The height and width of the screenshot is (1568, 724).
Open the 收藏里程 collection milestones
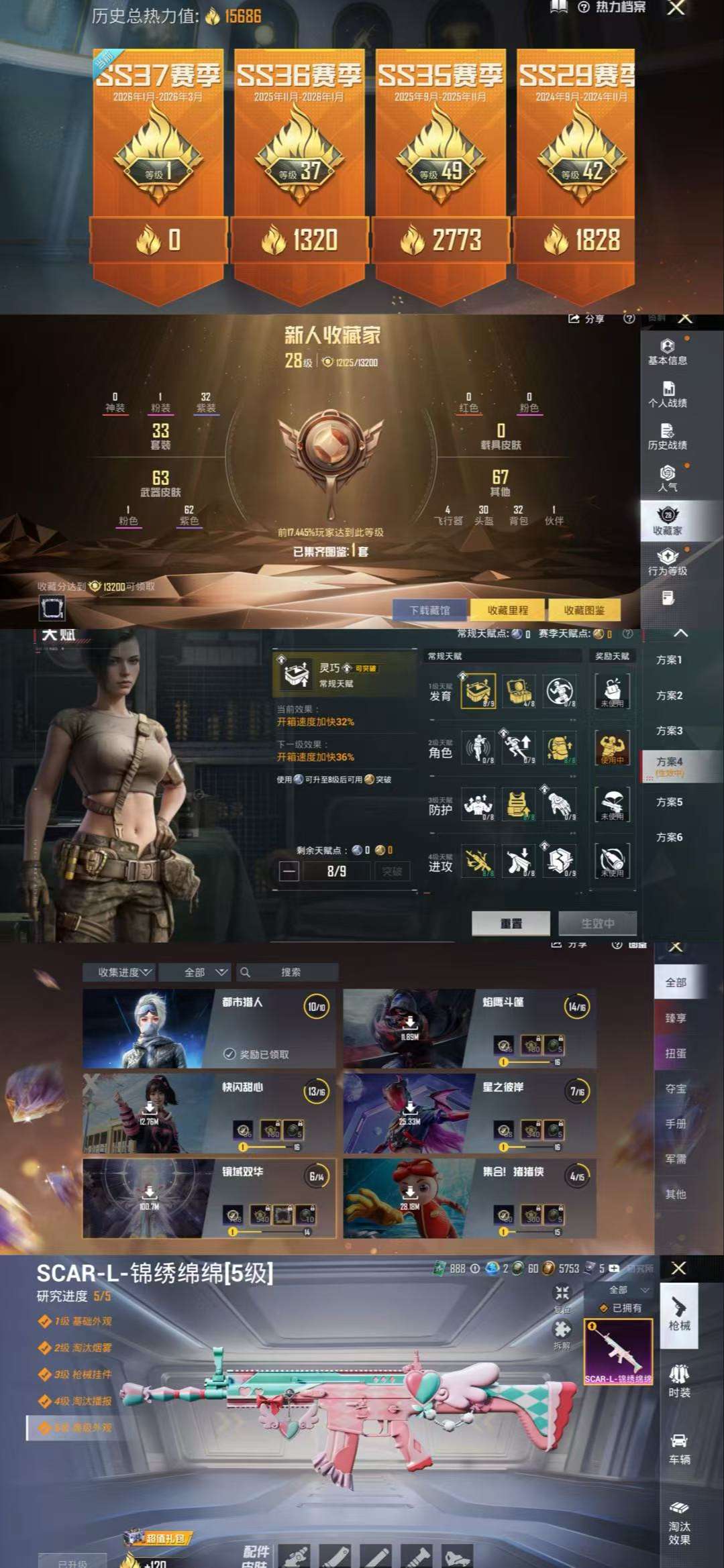coord(507,610)
